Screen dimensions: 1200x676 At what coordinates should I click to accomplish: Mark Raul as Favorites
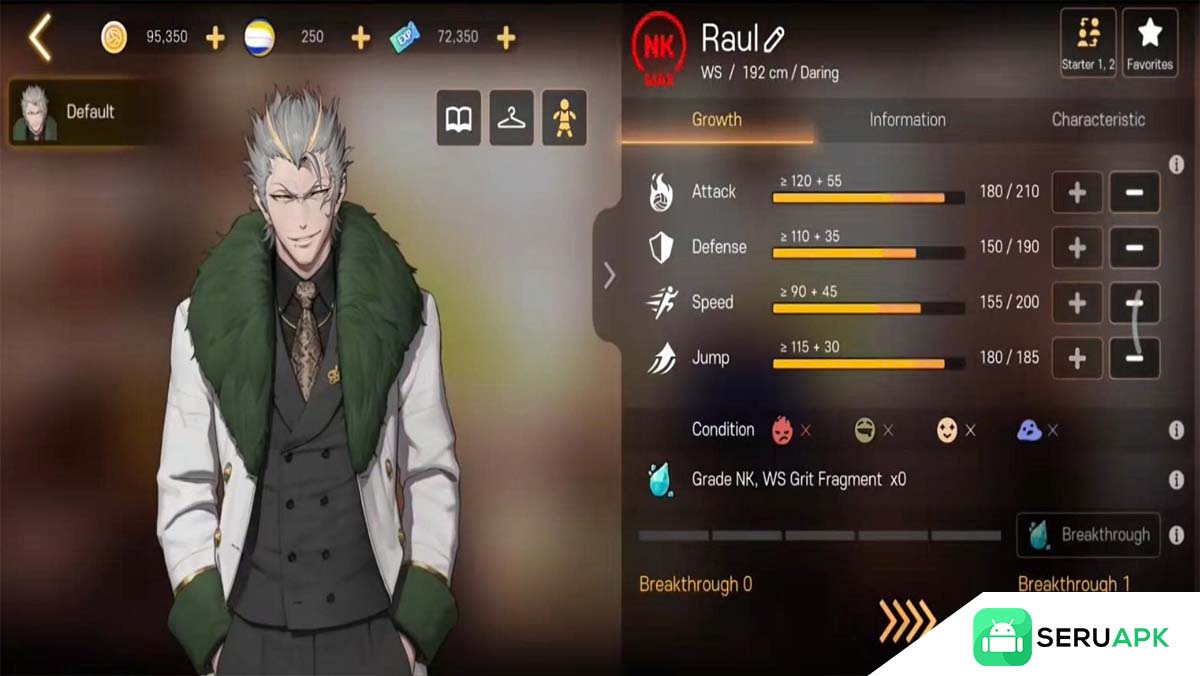point(1150,42)
